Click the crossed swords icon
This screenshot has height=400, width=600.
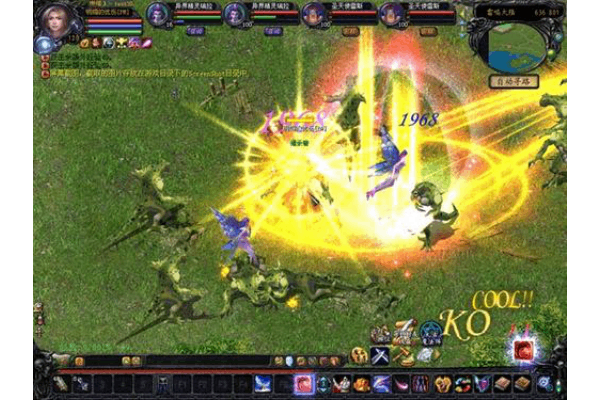click(x=380, y=355)
